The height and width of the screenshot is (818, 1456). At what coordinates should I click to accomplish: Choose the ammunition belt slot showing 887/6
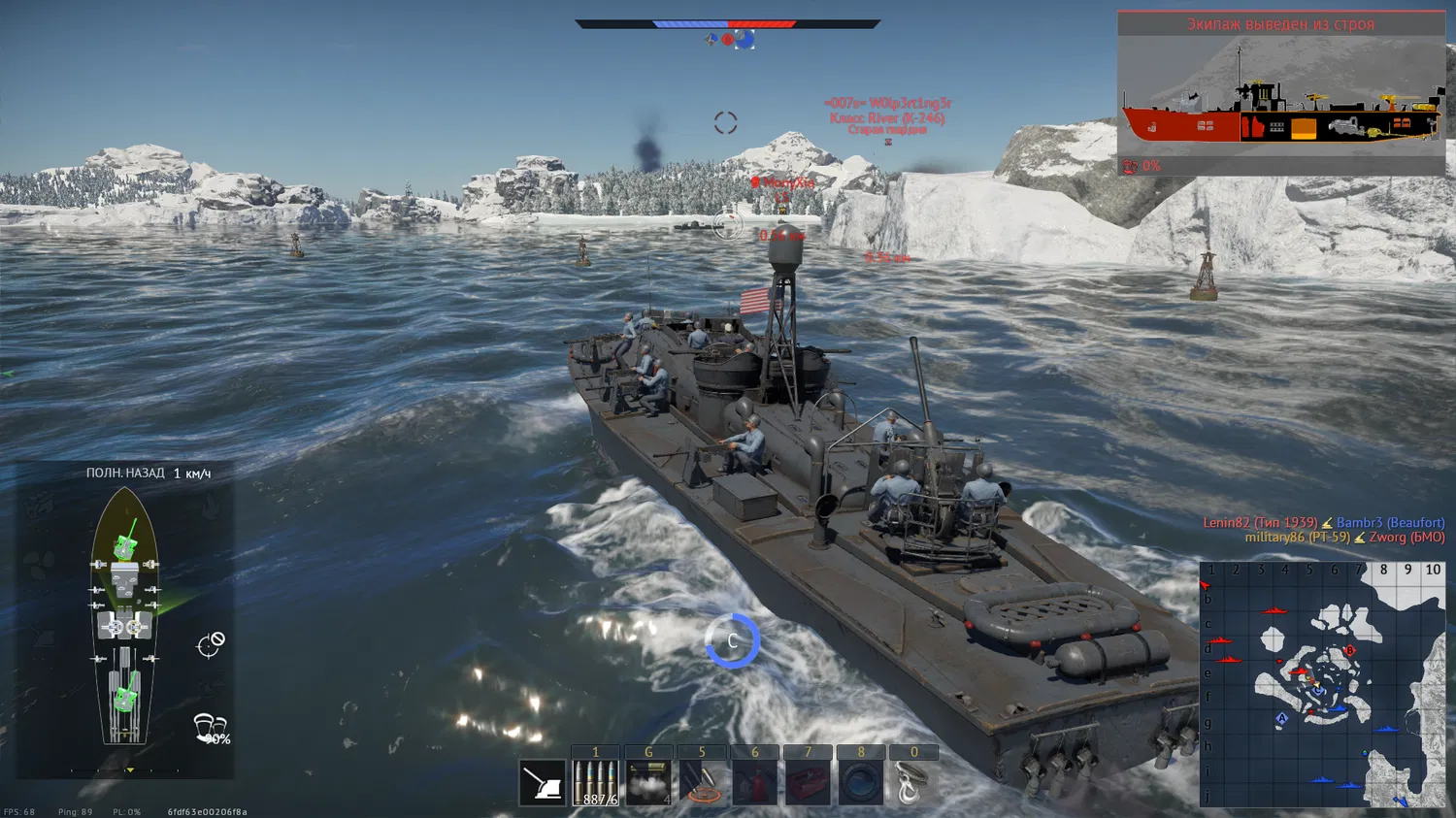pyautogui.click(x=595, y=782)
